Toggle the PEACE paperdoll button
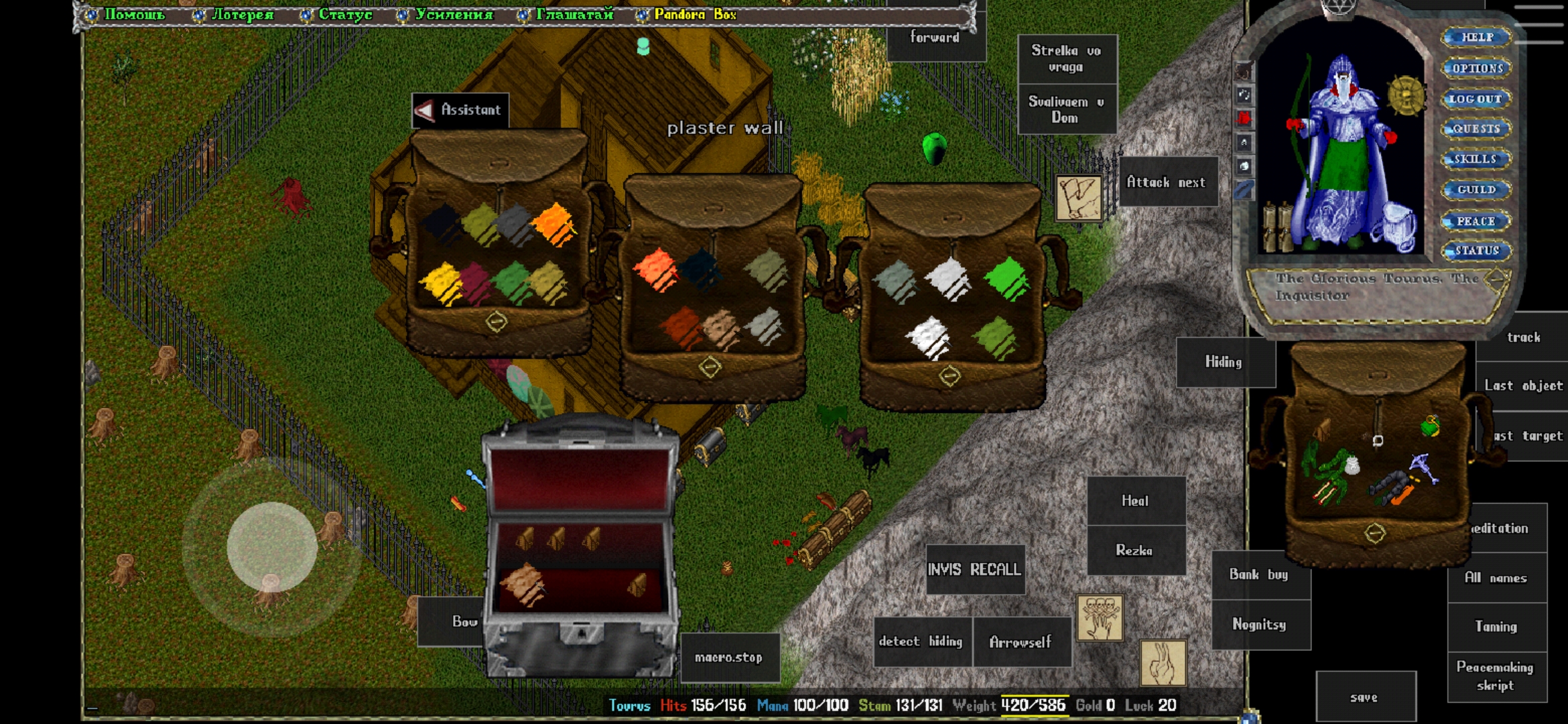Viewport: 1568px width, 724px height. pyautogui.click(x=1475, y=221)
